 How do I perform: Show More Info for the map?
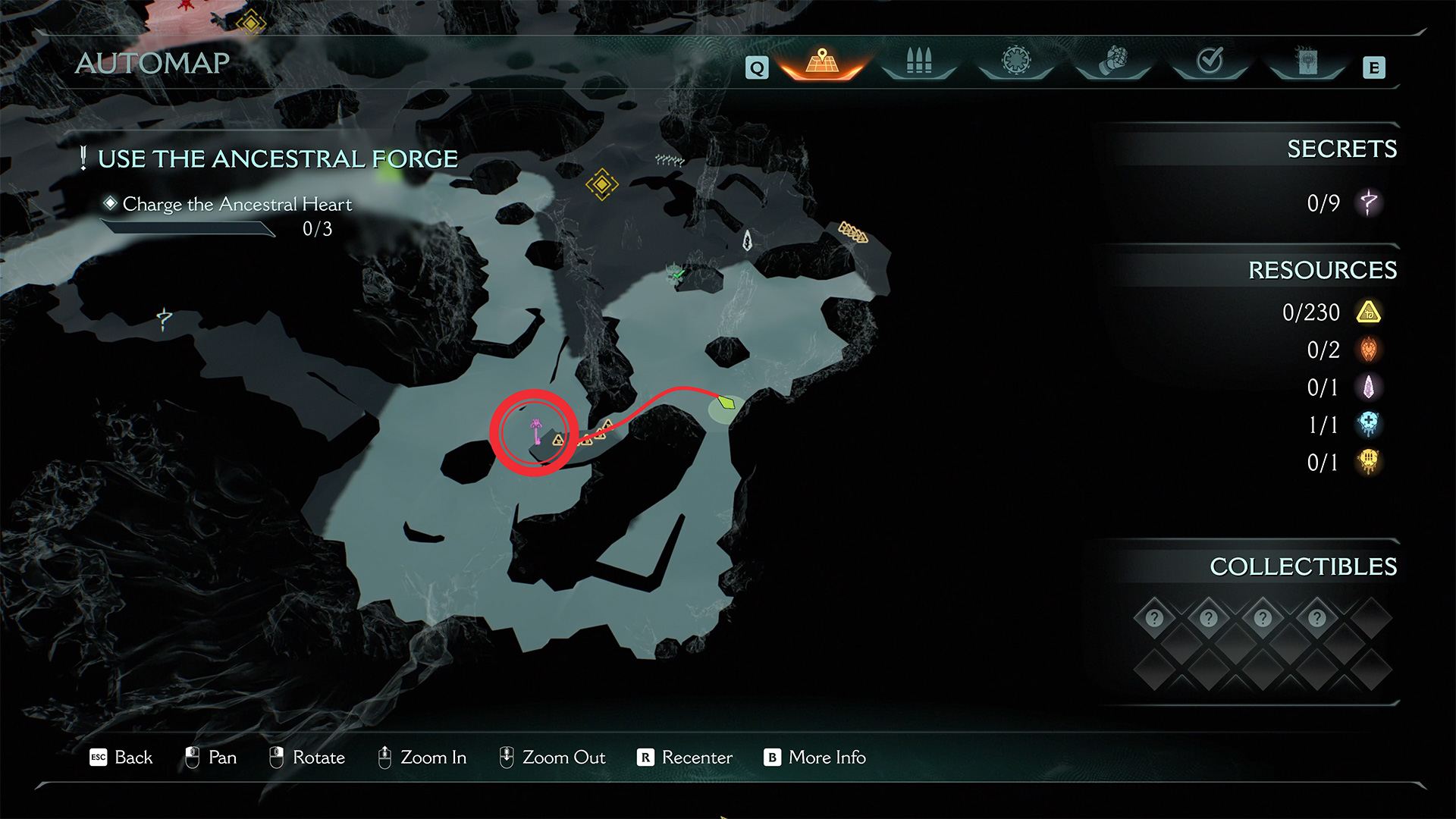[814, 758]
